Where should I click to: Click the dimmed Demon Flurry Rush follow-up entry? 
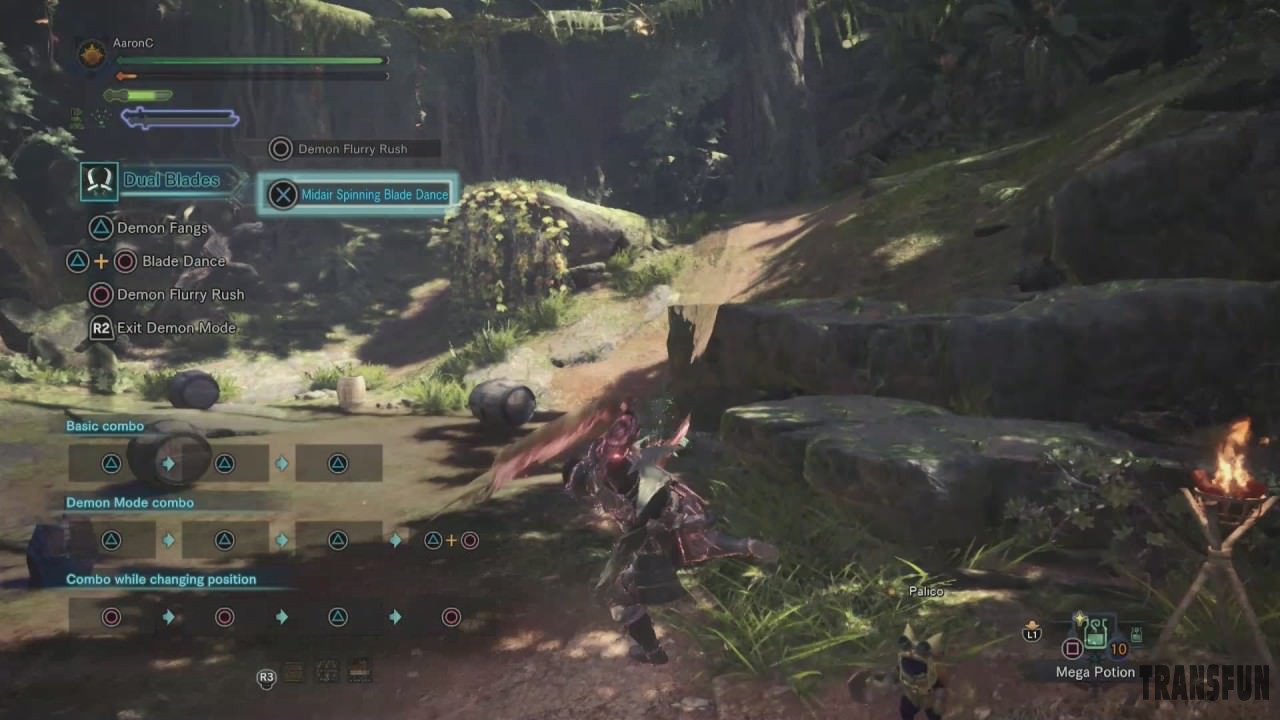tap(351, 149)
